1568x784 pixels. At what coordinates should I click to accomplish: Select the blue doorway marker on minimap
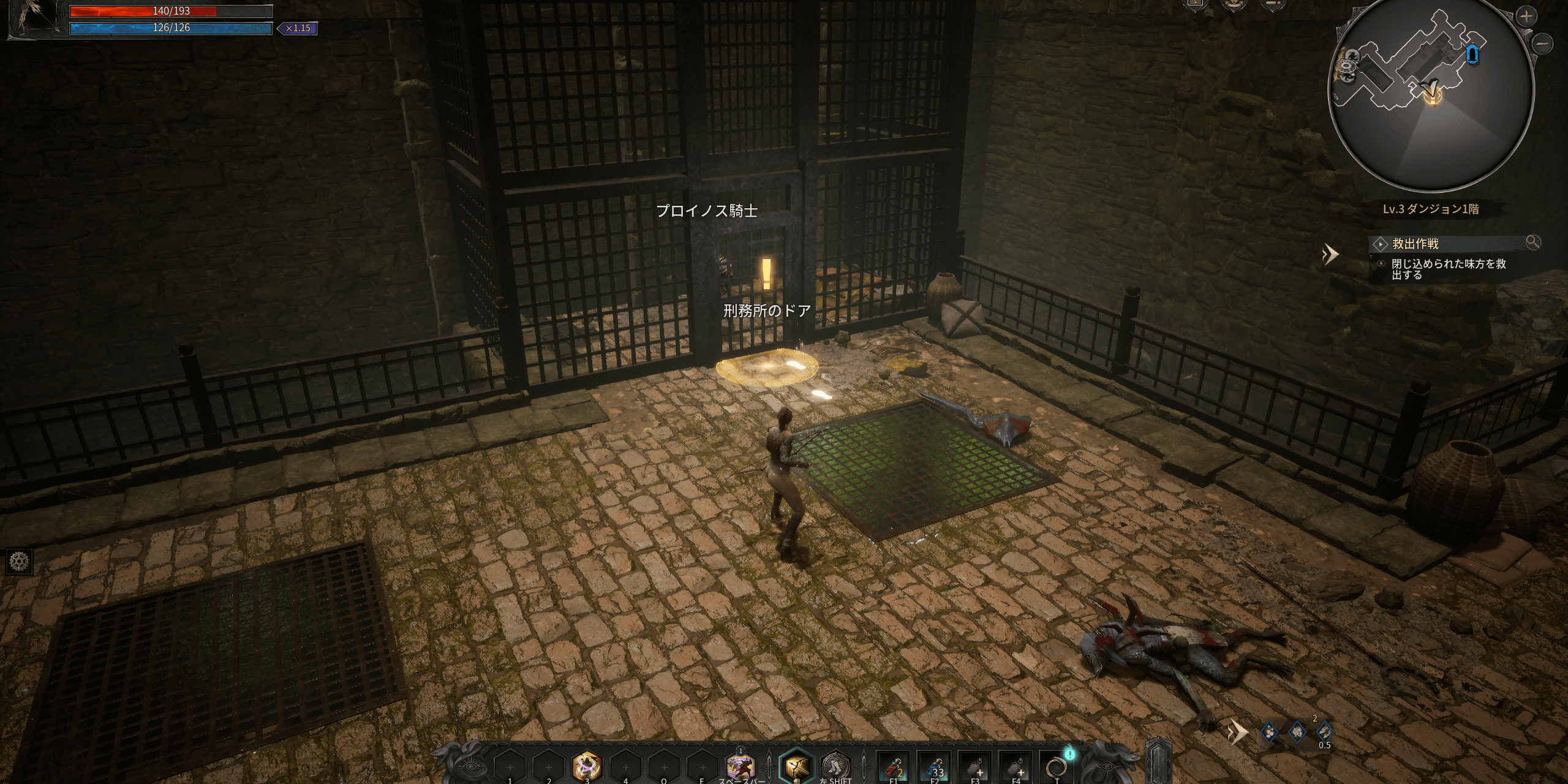(x=1473, y=55)
